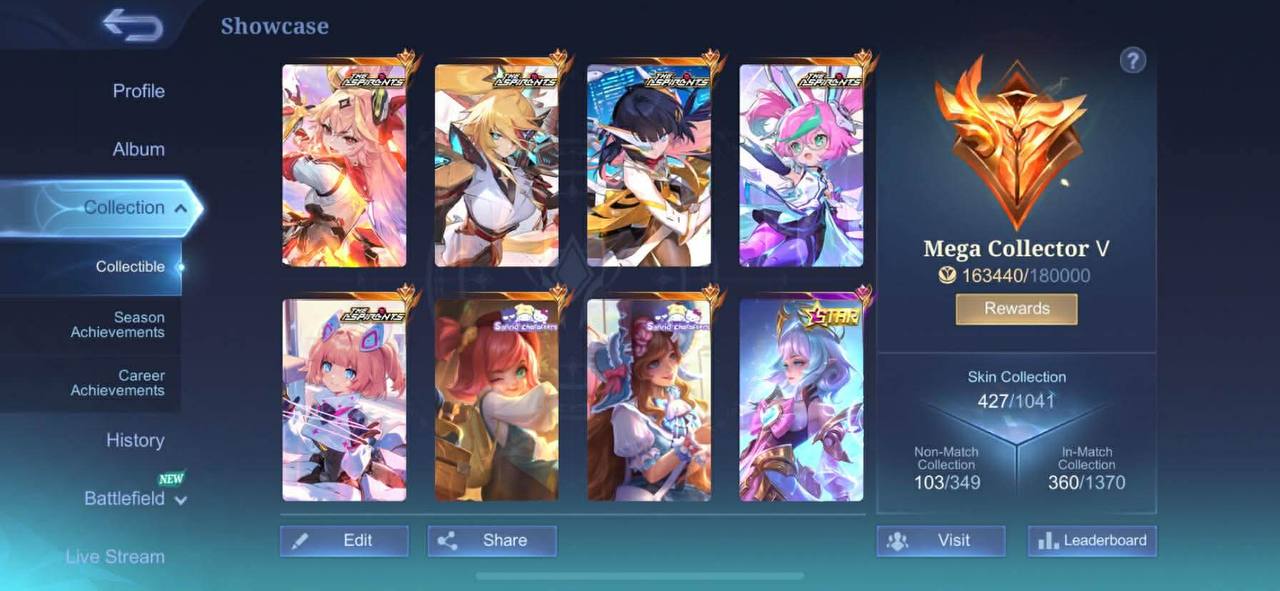Open the Profile tab
The image size is (1280, 591).
coord(138,91)
